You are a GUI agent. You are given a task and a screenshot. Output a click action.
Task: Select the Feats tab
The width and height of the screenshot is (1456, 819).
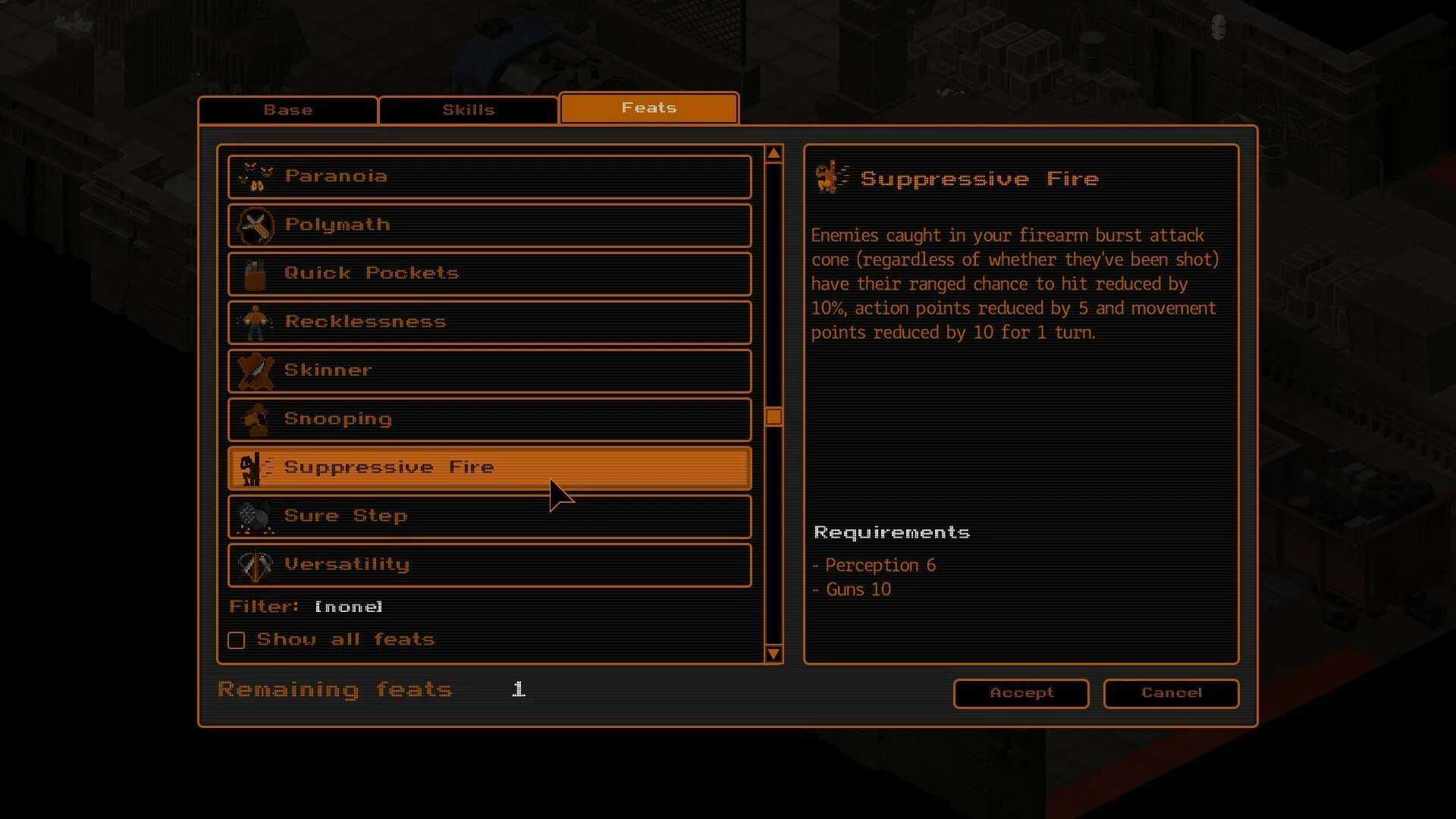click(649, 108)
